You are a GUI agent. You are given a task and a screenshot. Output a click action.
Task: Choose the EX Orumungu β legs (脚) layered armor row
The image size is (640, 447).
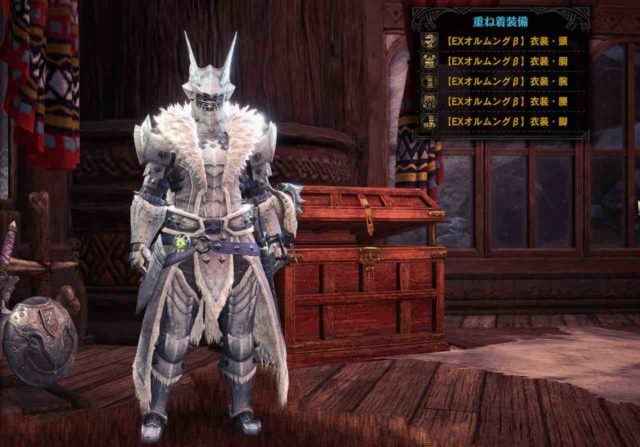(500, 122)
